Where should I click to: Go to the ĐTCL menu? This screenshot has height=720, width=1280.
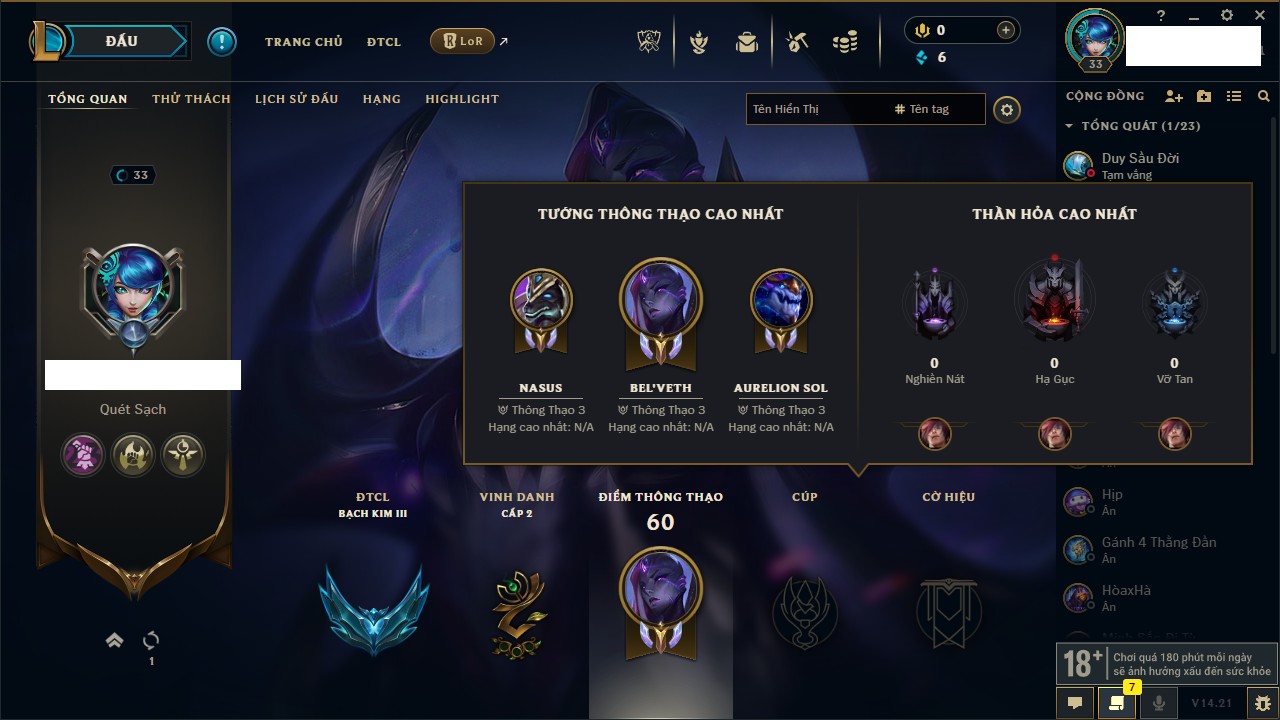[x=383, y=42]
